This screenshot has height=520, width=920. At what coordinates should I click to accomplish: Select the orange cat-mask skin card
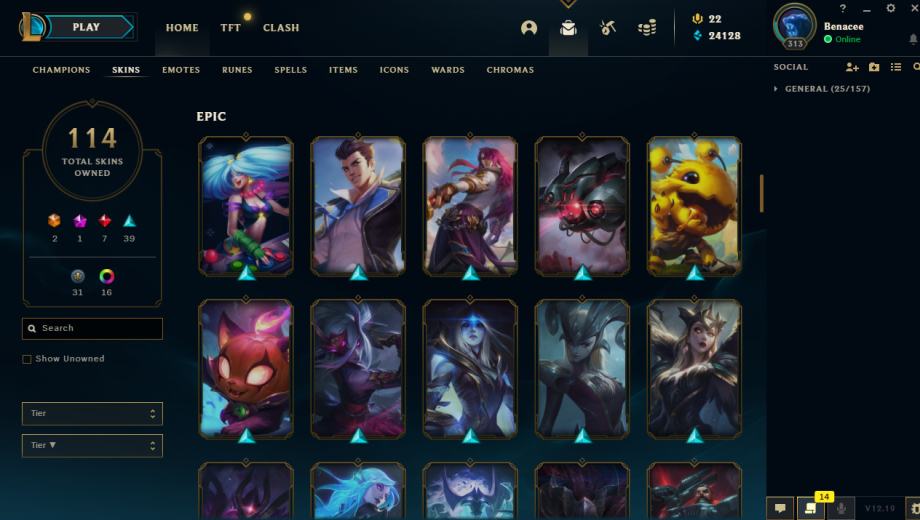[x=246, y=368]
